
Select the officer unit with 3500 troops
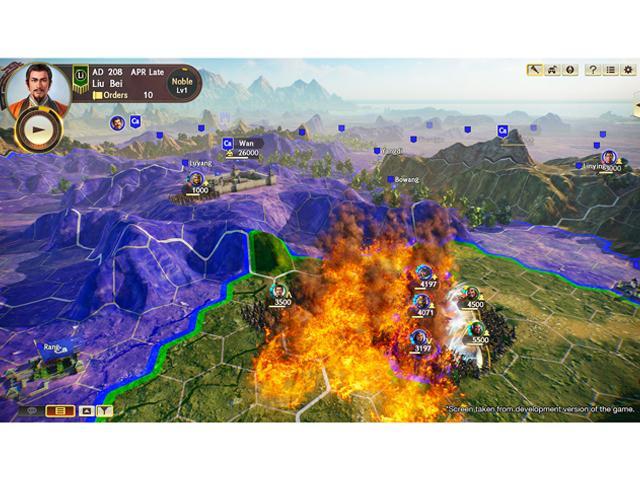point(280,292)
